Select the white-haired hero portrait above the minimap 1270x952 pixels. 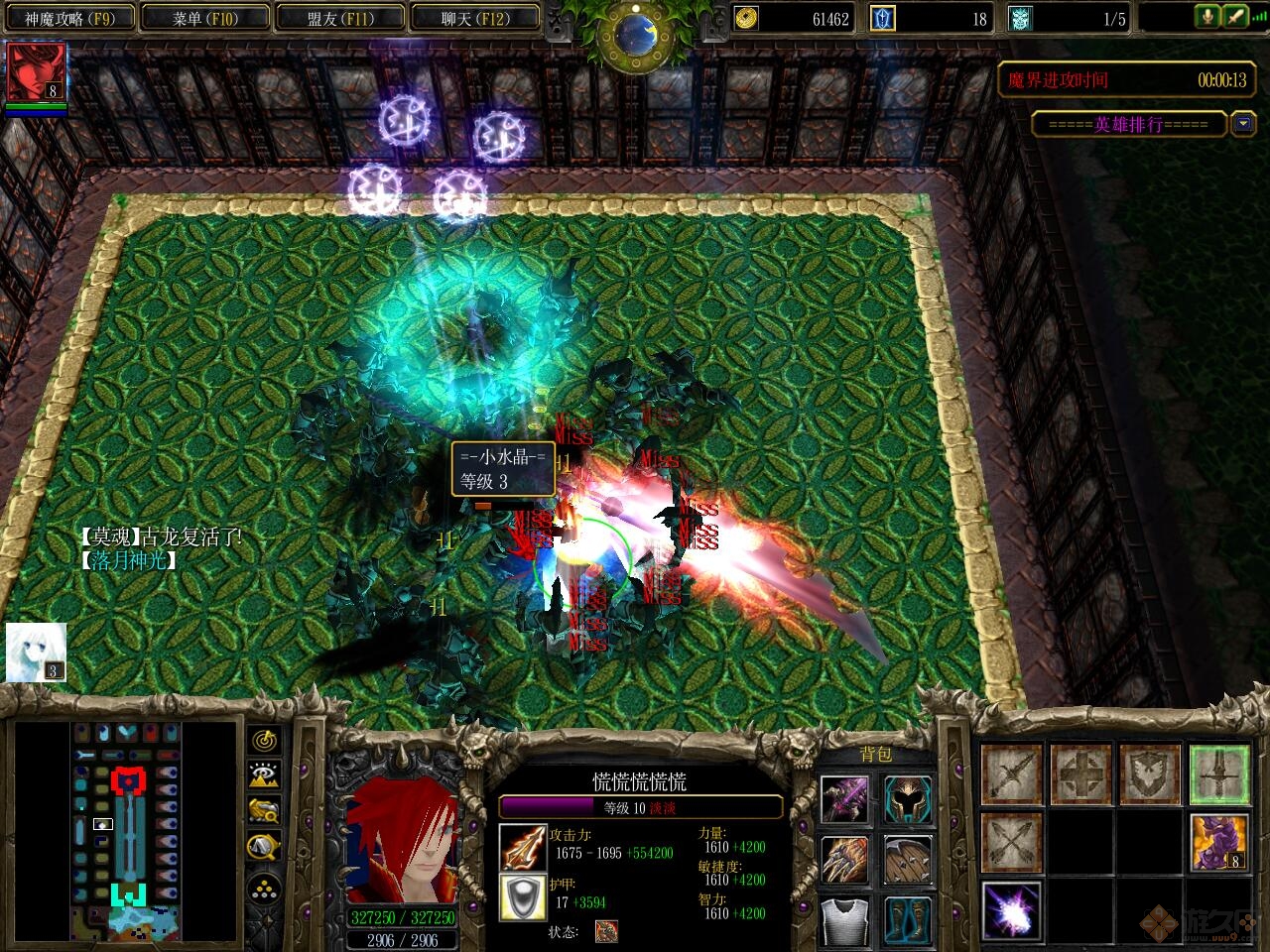(x=36, y=652)
